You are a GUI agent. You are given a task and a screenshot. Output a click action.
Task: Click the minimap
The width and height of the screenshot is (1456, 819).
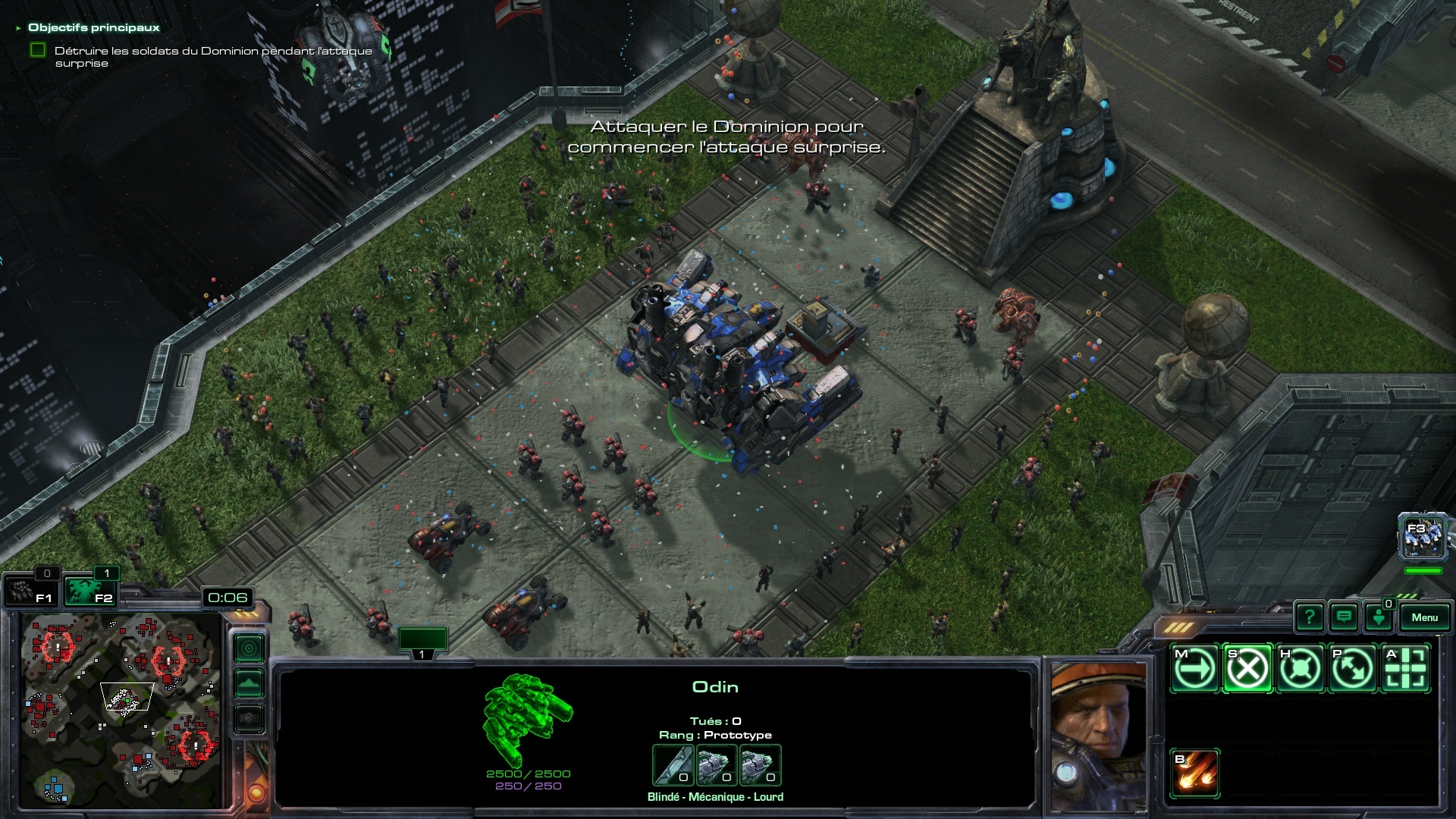pos(121,709)
